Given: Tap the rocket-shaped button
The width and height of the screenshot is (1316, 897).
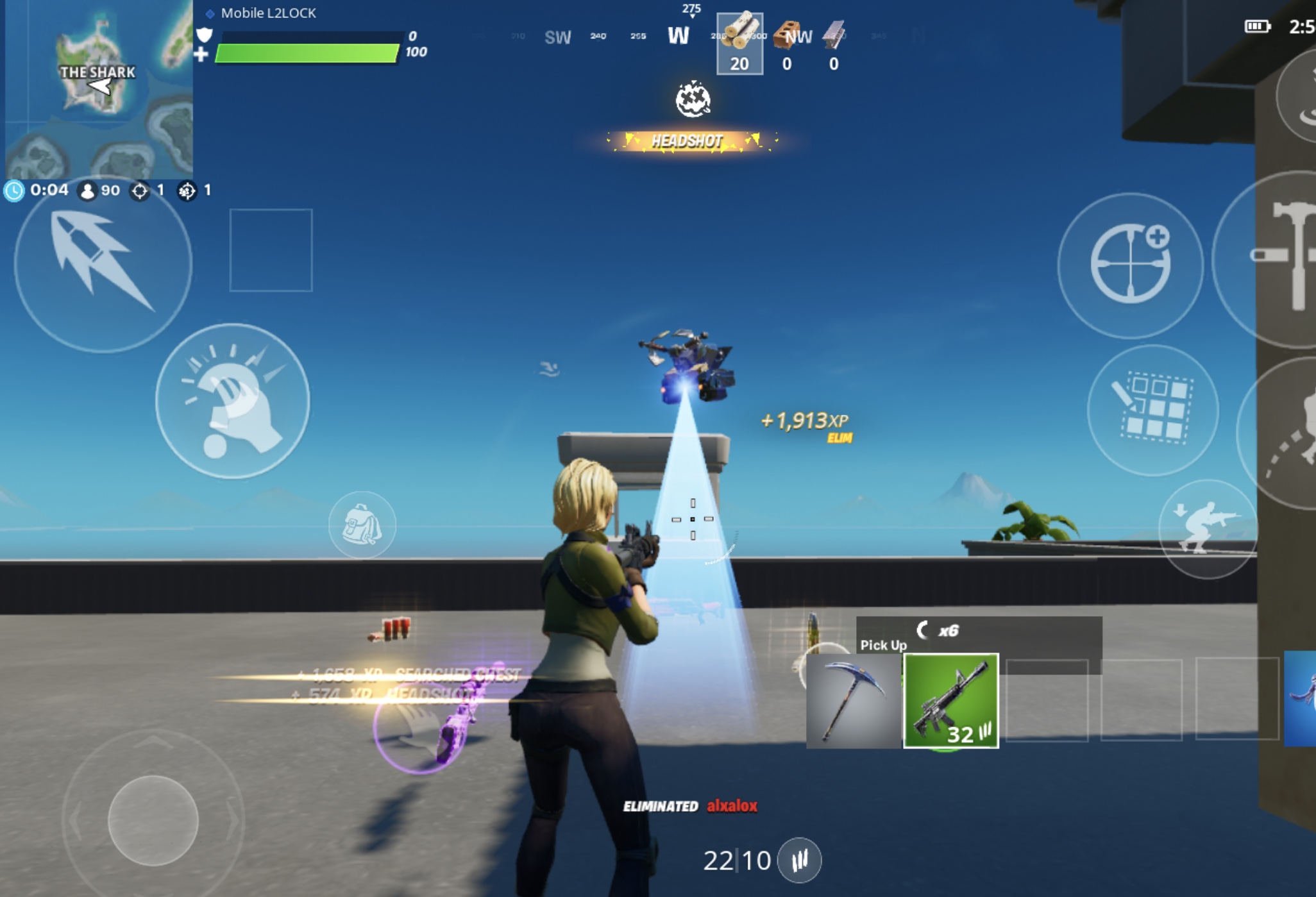Looking at the screenshot, I should pos(103,263).
